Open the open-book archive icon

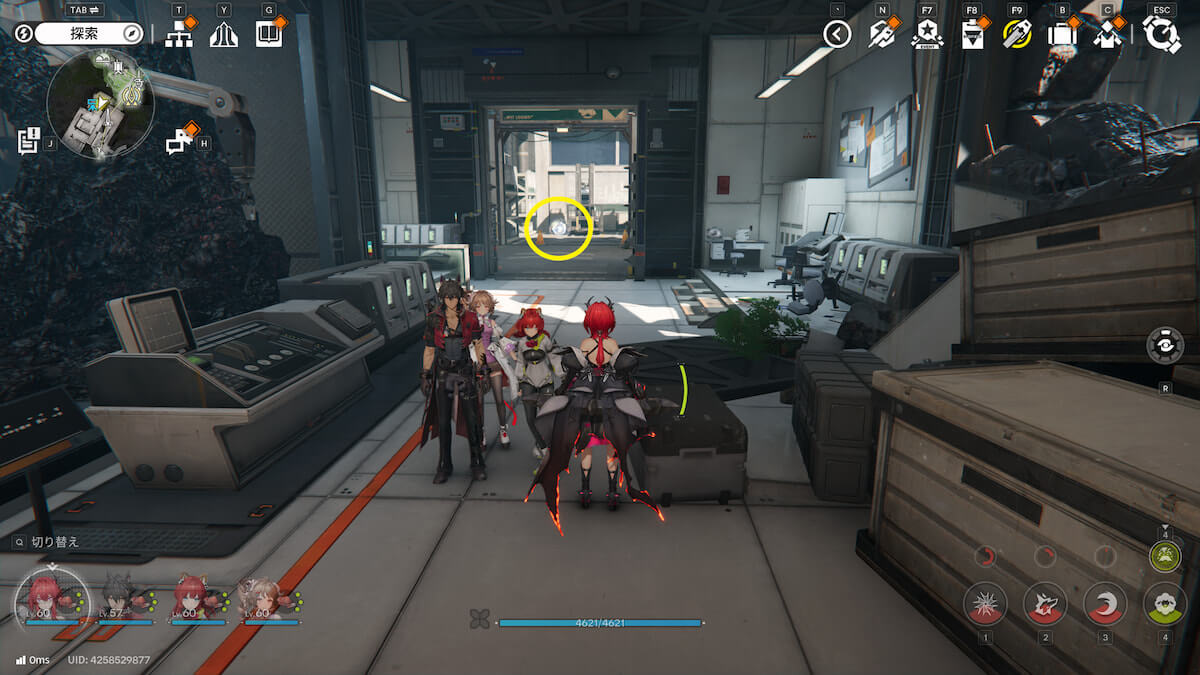(x=268, y=35)
